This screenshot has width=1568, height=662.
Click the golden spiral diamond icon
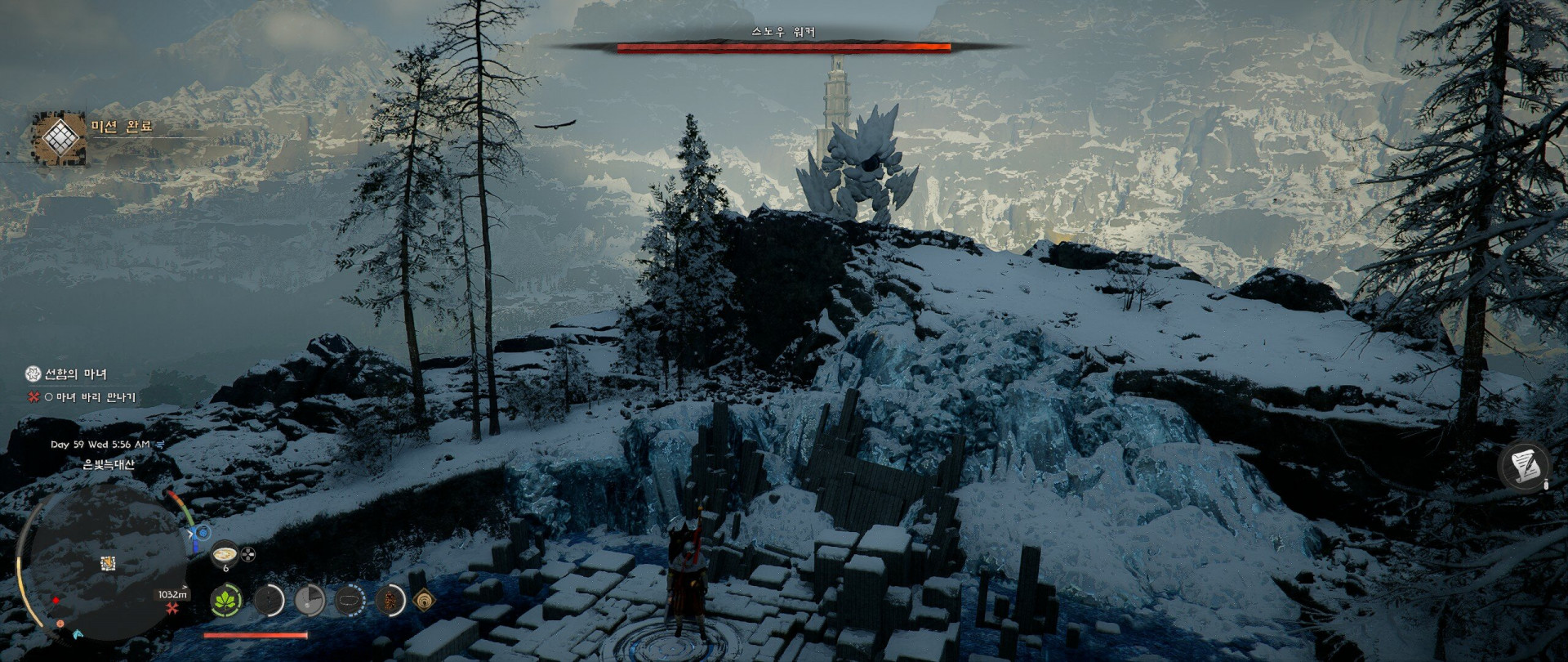pyautogui.click(x=424, y=602)
